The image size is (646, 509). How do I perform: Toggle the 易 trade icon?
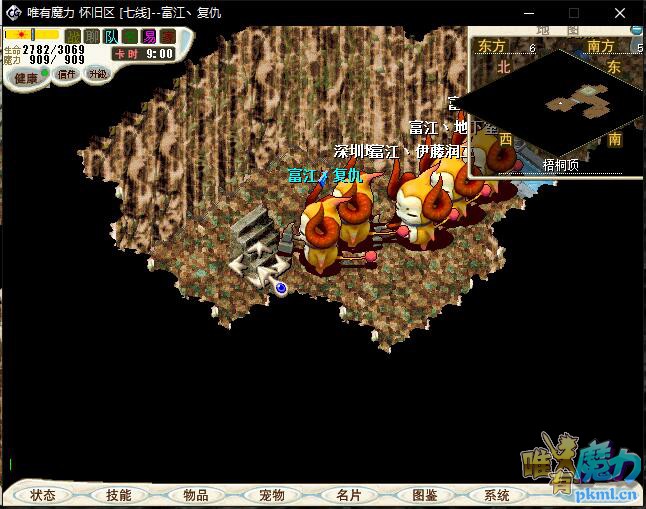[x=149, y=36]
